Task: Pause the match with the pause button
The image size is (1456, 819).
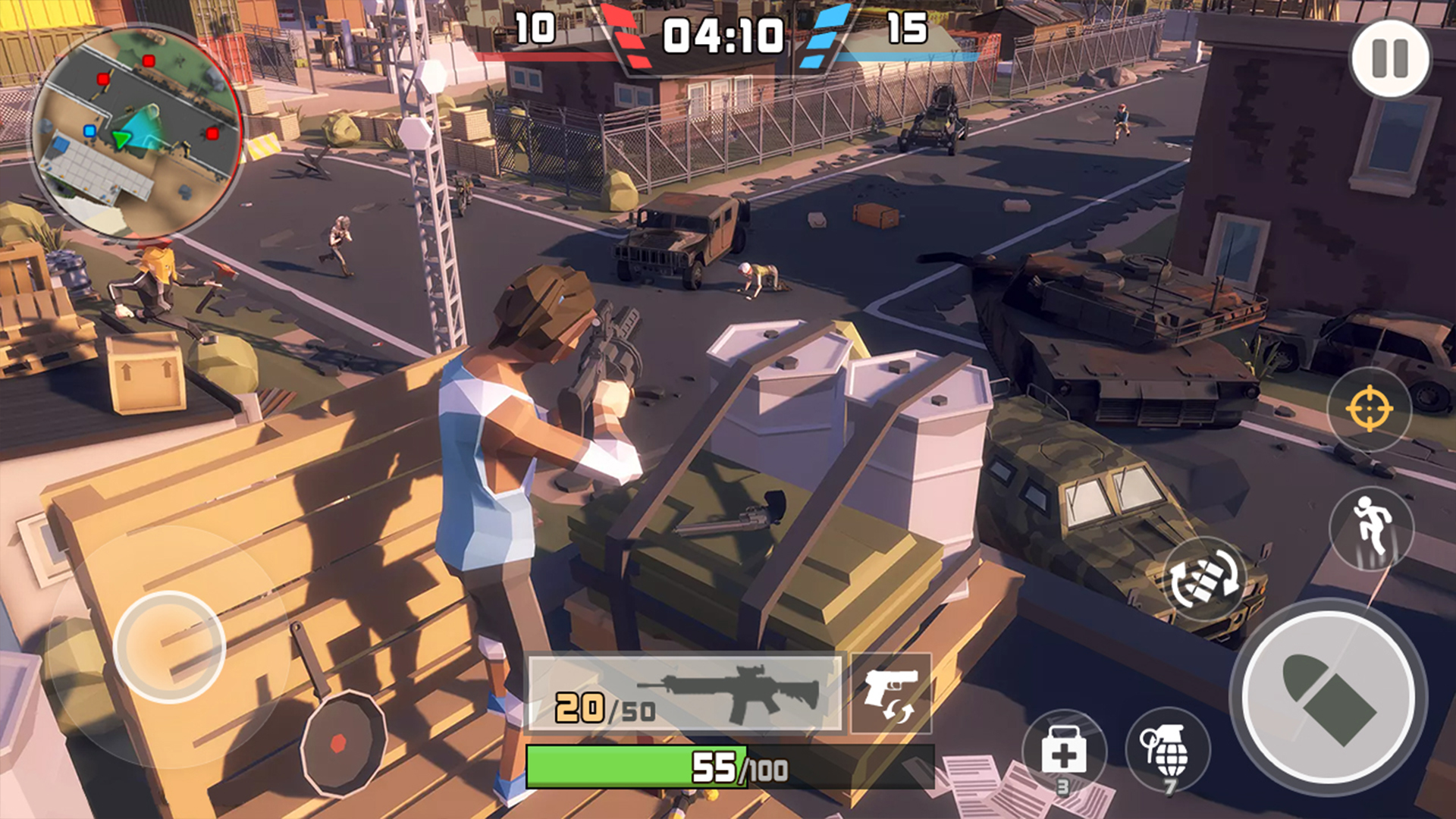Action: 1390,58
